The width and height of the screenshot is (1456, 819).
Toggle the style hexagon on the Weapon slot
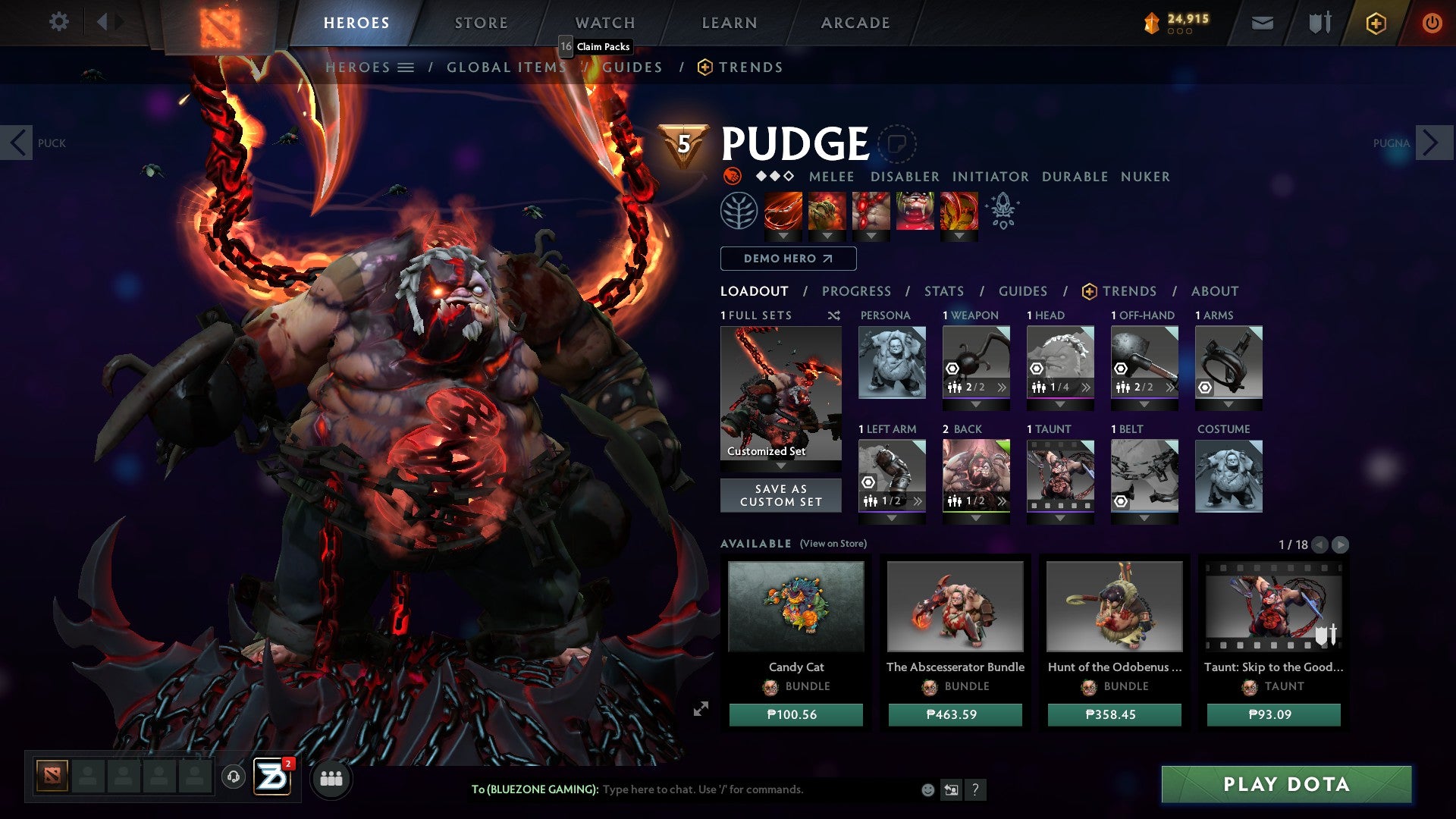[952, 369]
